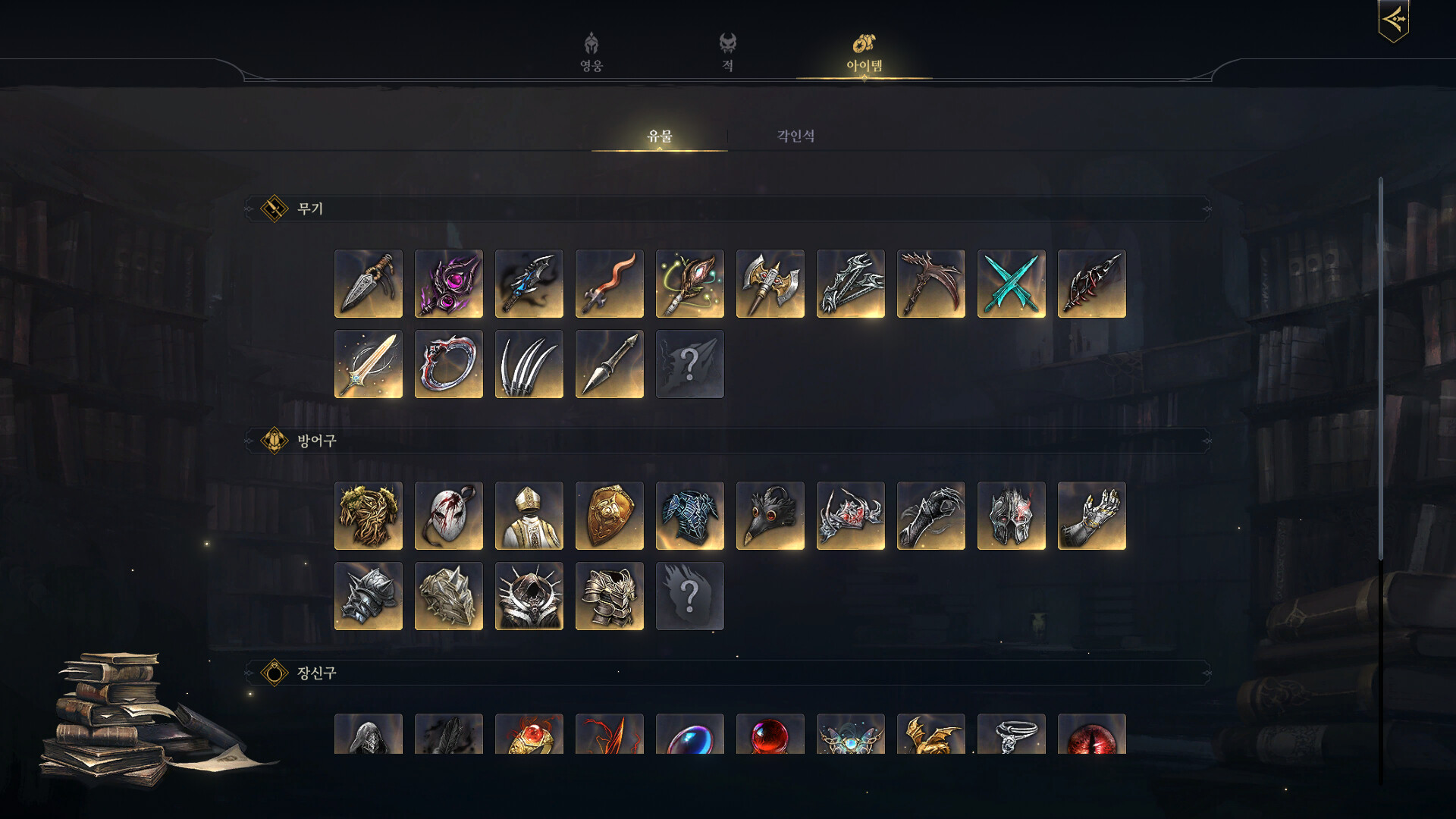This screenshot has width=1456, height=819.
Task: Choose the crossed teal swords relic
Action: pos(1012,284)
